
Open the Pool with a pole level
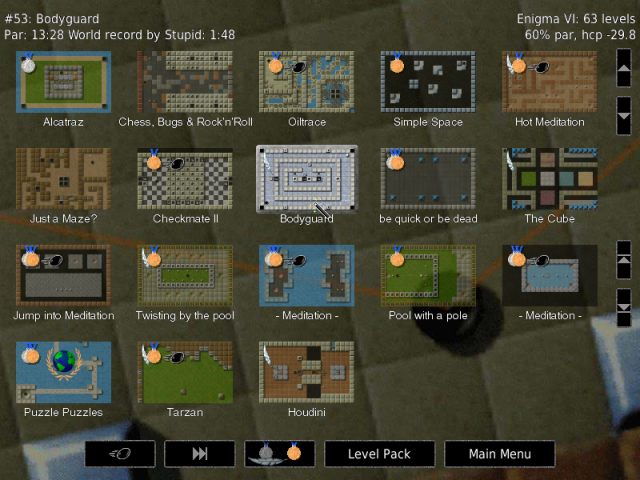pos(427,275)
